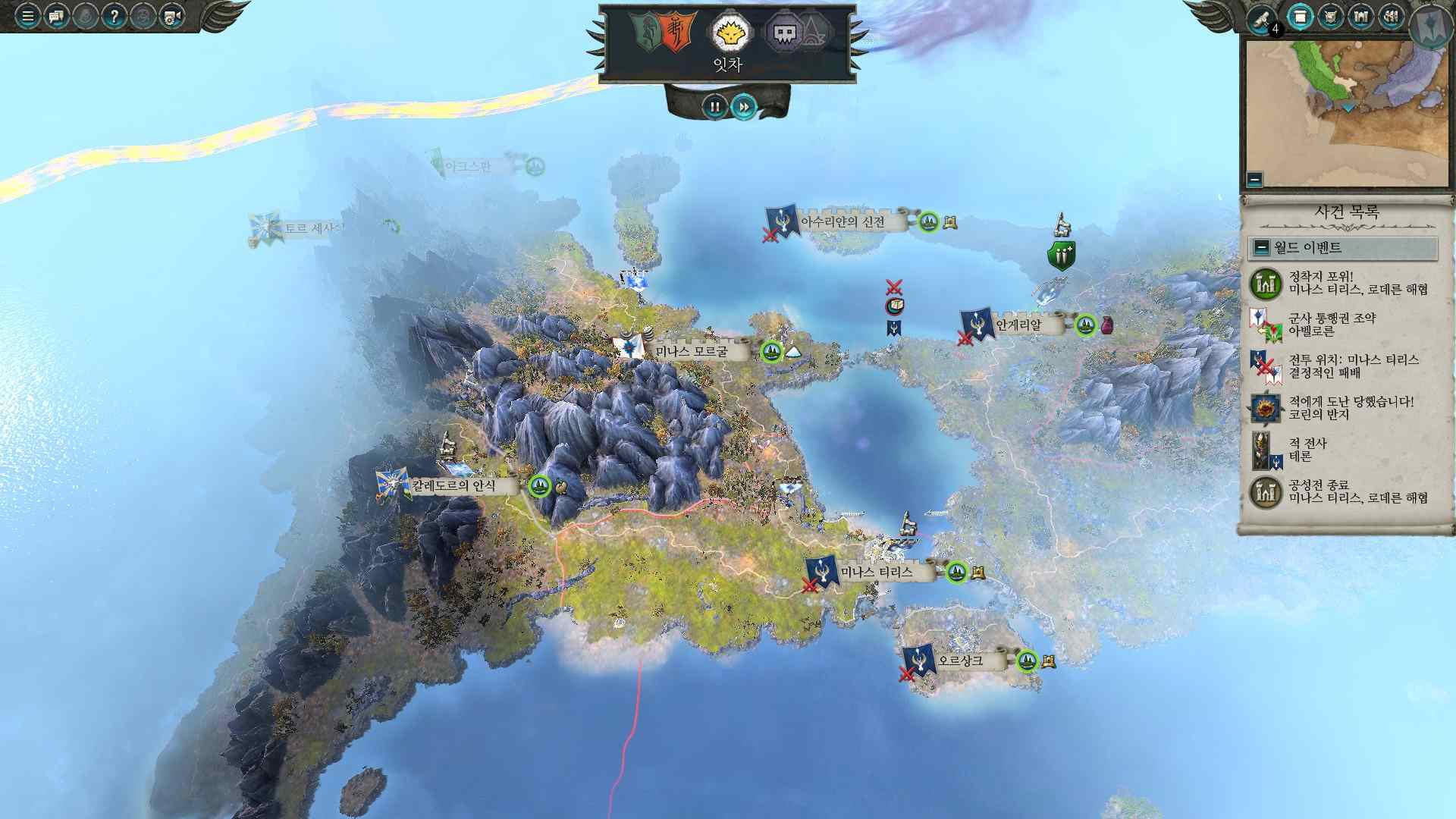Collapse the 월드 이벤트 section
The height and width of the screenshot is (819, 1456).
[1262, 247]
